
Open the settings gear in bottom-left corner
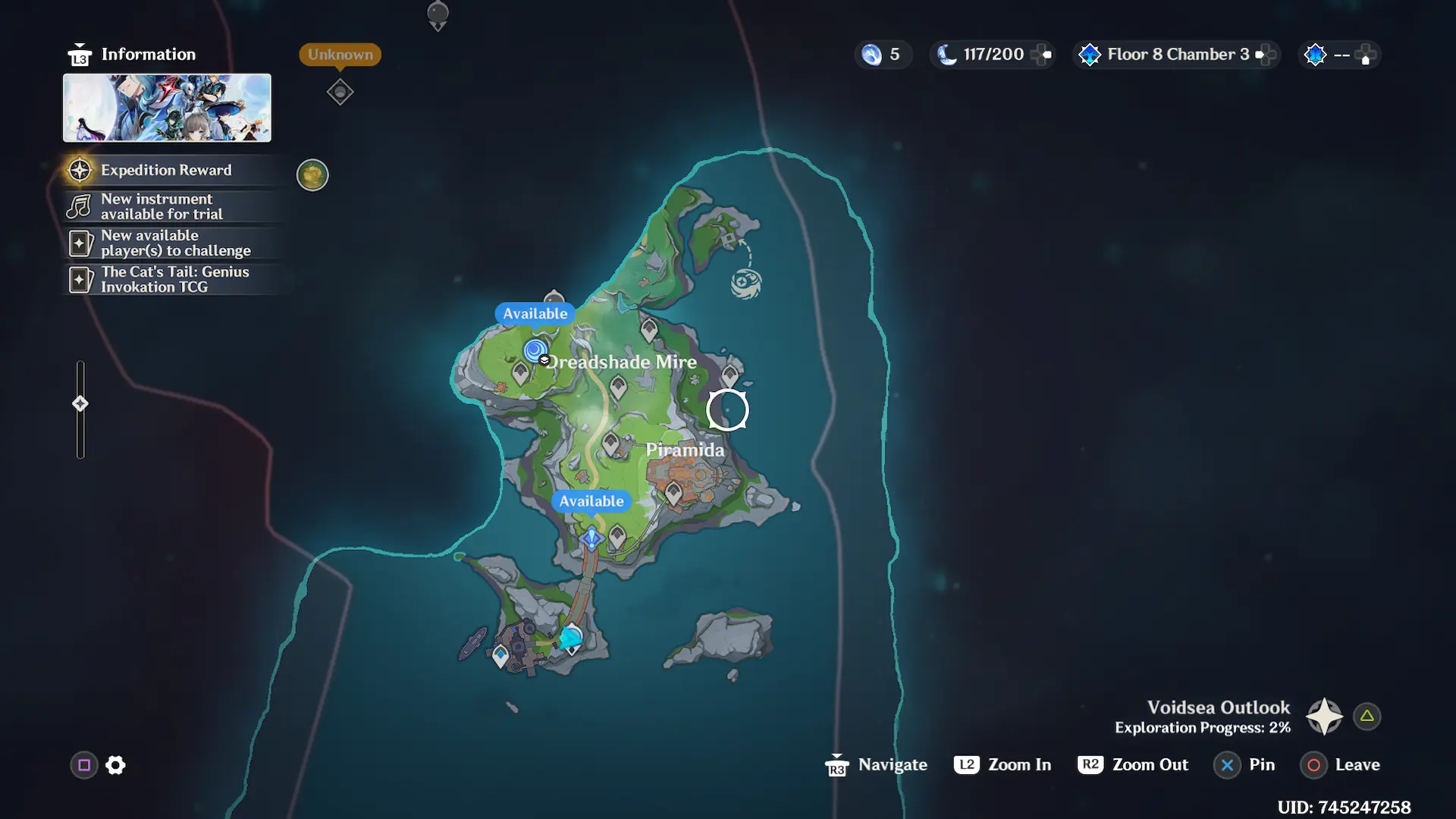(115, 765)
